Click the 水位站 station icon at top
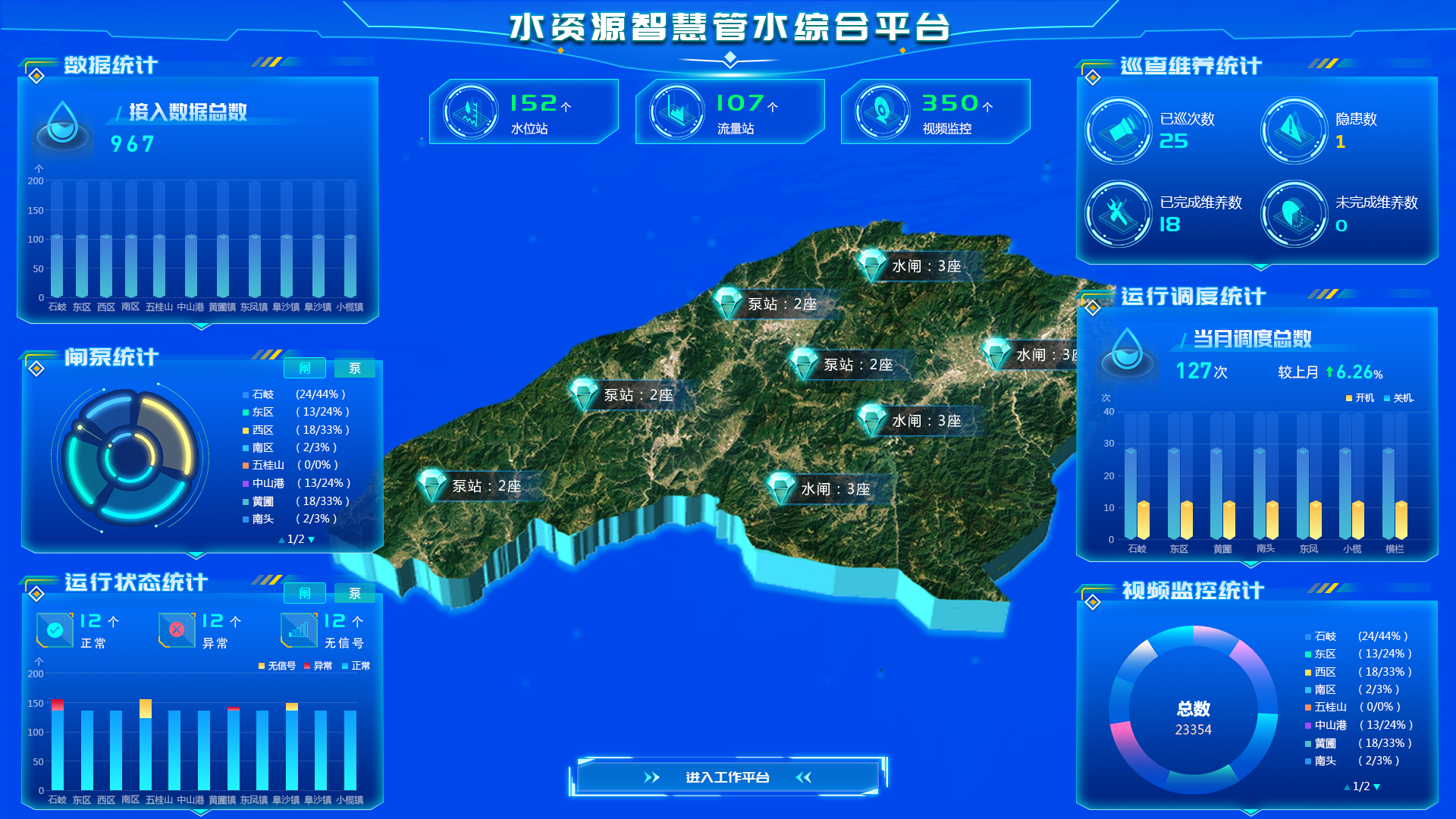 469,111
